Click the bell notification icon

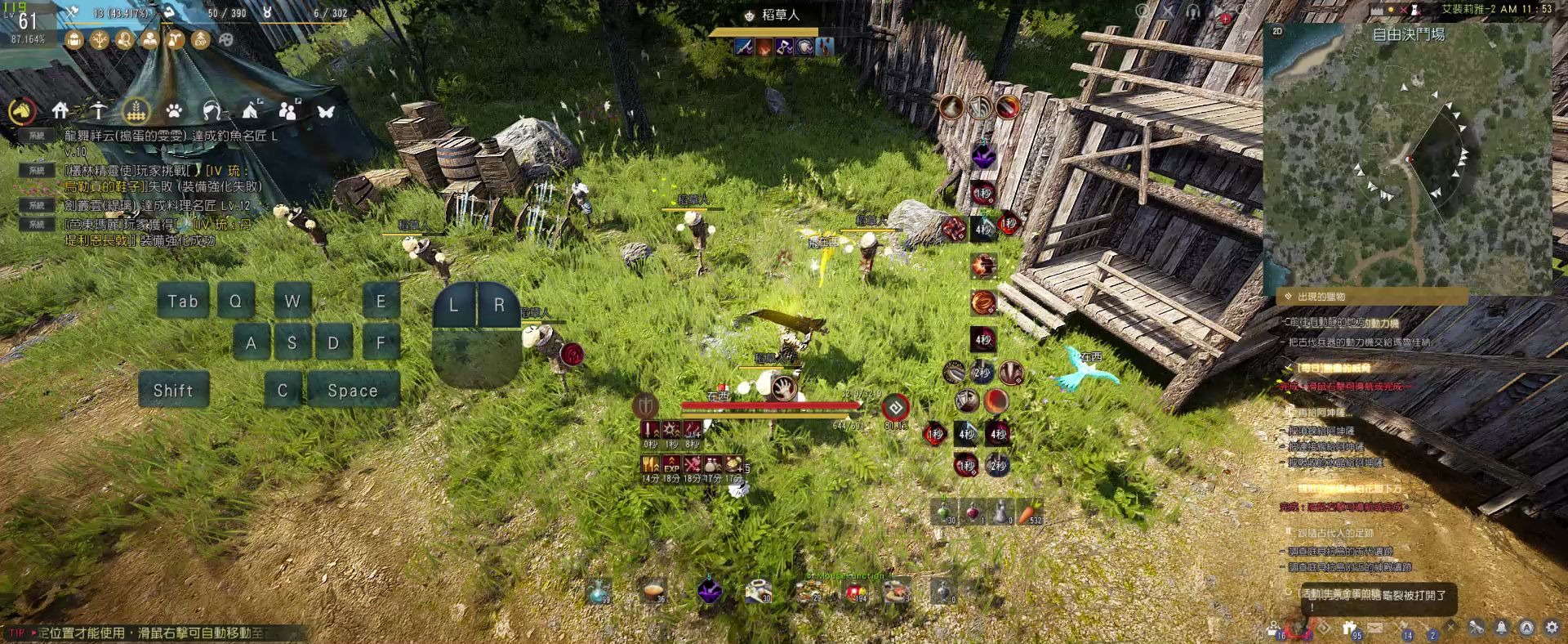pos(1501,628)
